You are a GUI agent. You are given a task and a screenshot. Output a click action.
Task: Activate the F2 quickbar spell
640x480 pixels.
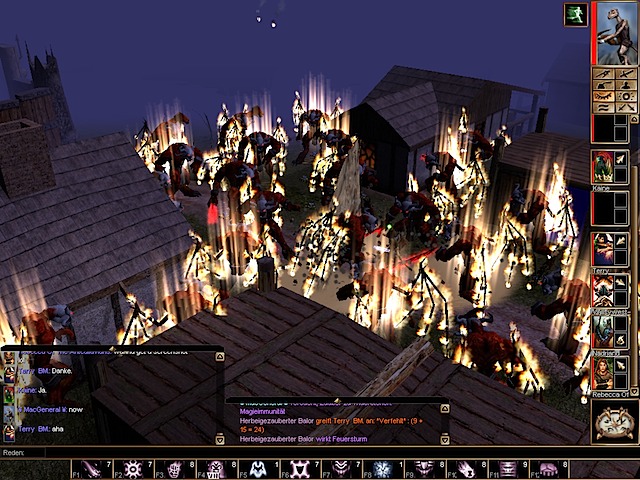131,468
